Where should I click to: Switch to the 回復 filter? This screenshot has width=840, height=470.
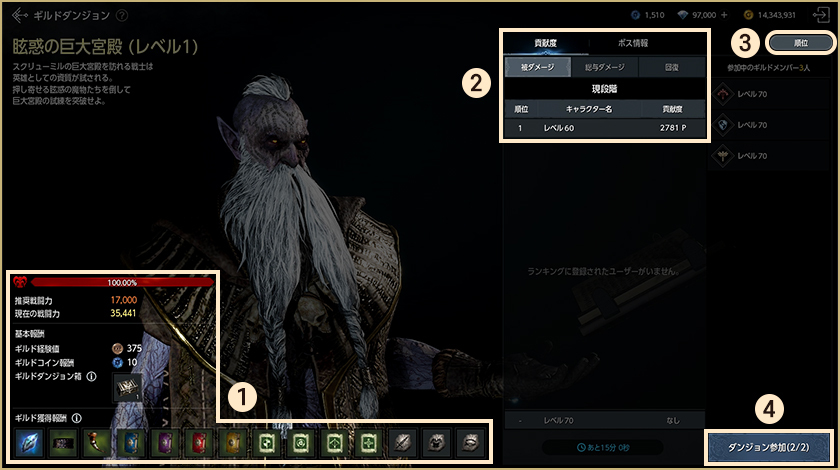pyautogui.click(x=672, y=67)
